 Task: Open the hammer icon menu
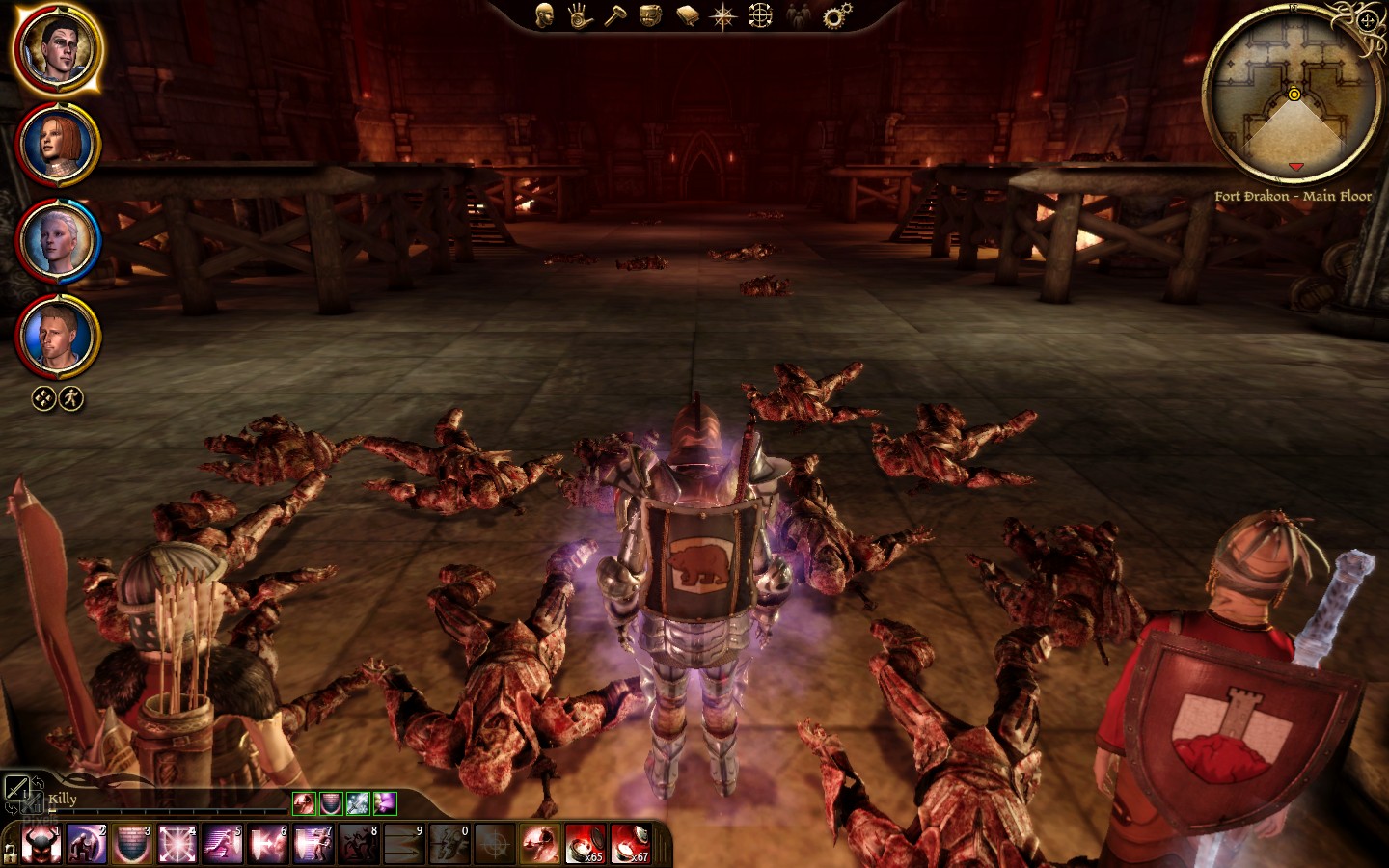click(615, 15)
